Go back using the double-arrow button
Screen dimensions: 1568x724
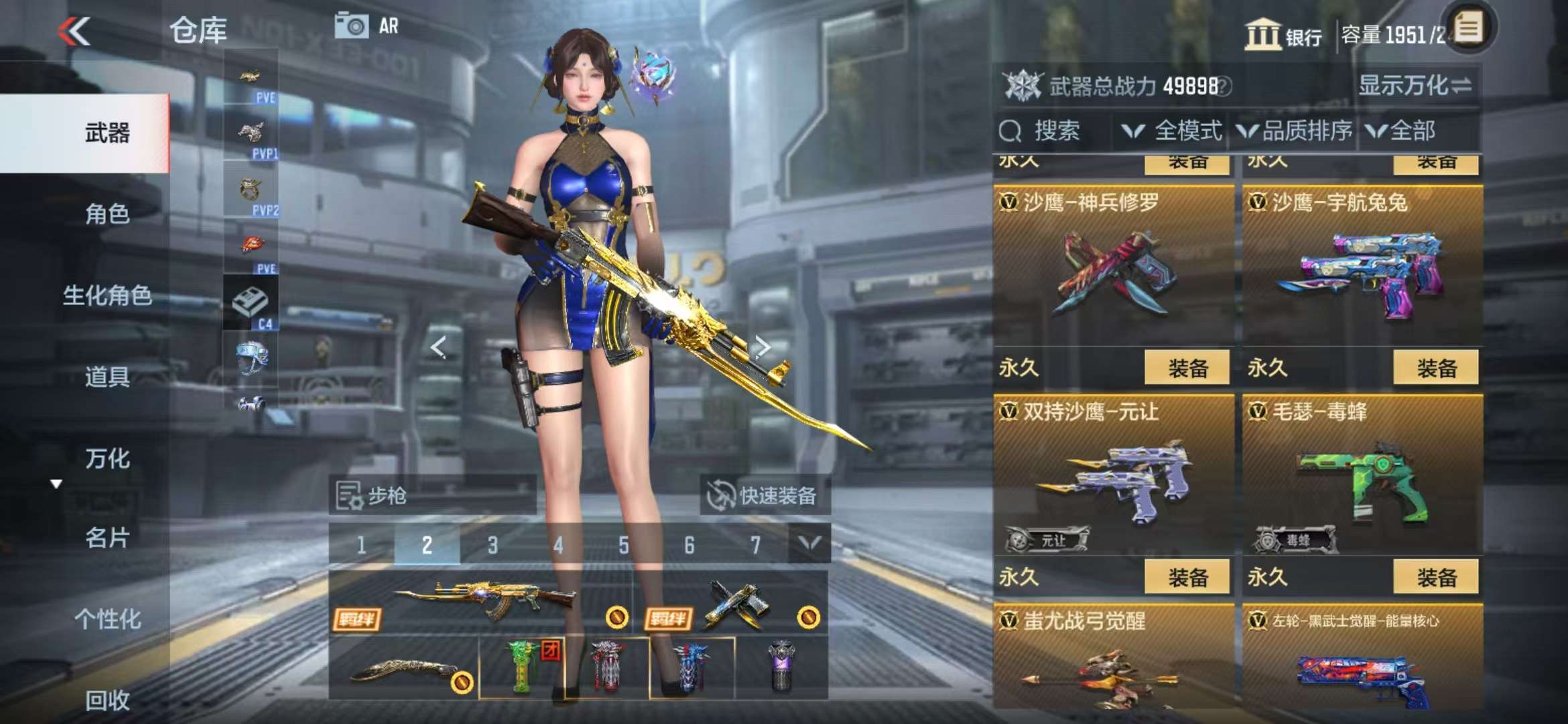click(x=74, y=31)
